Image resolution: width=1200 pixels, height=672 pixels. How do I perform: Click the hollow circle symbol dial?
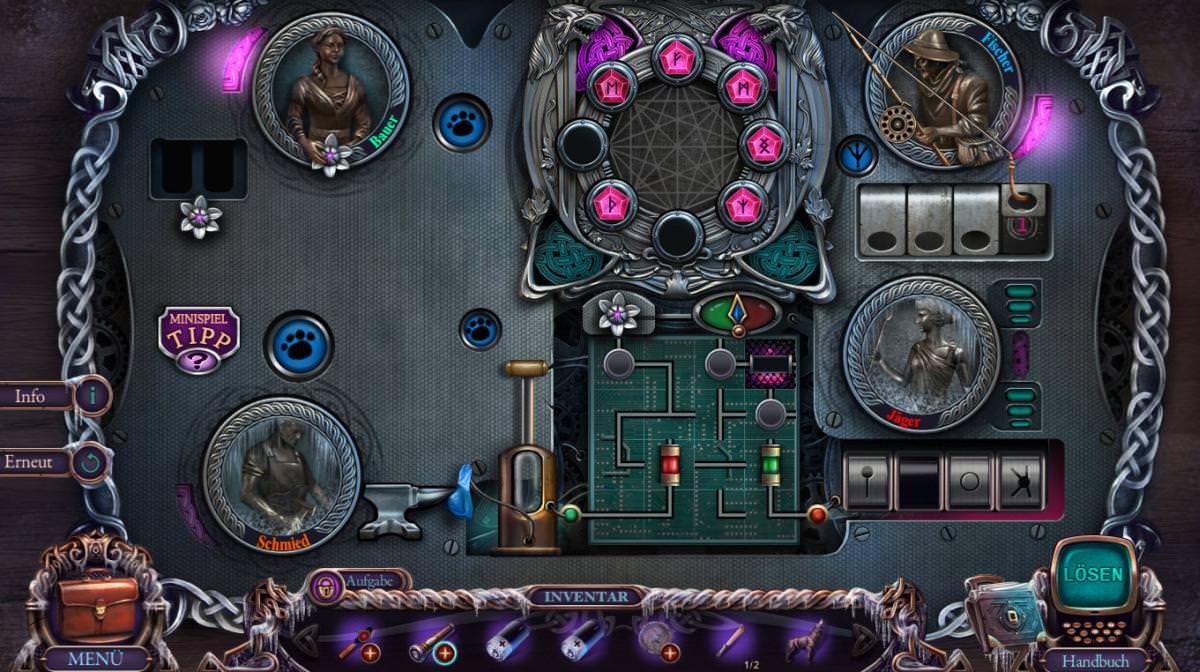(x=968, y=480)
